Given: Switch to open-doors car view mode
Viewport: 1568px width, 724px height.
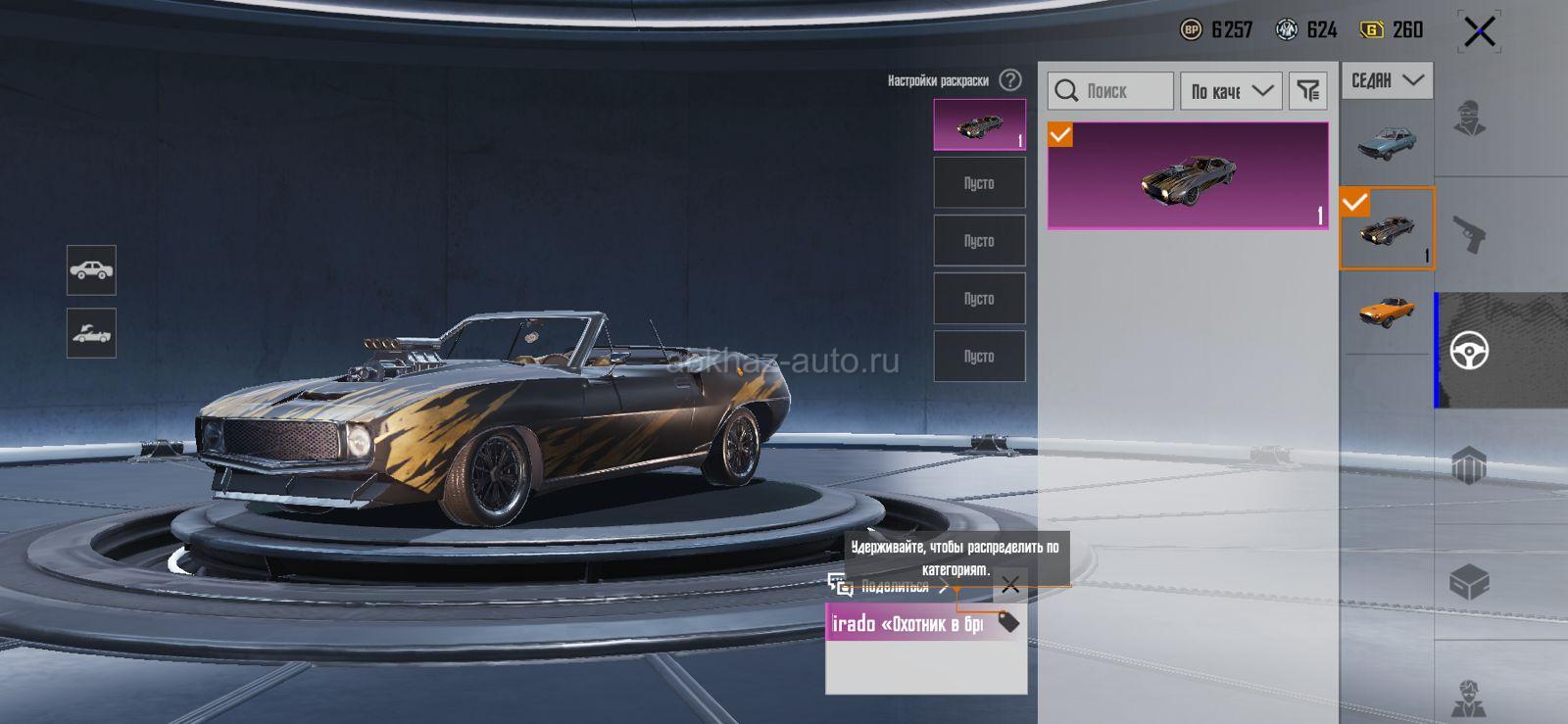Looking at the screenshot, I should 91,333.
